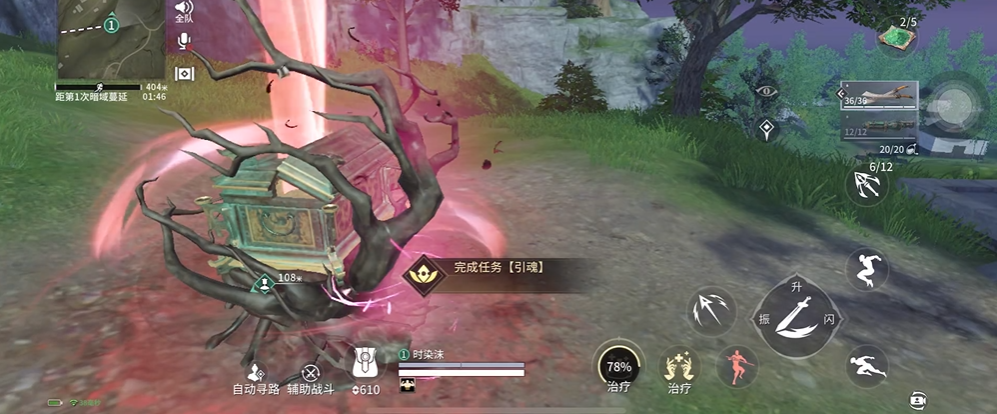Activate the golden healing (治疗) skill
The image size is (997, 414).
coord(679,365)
